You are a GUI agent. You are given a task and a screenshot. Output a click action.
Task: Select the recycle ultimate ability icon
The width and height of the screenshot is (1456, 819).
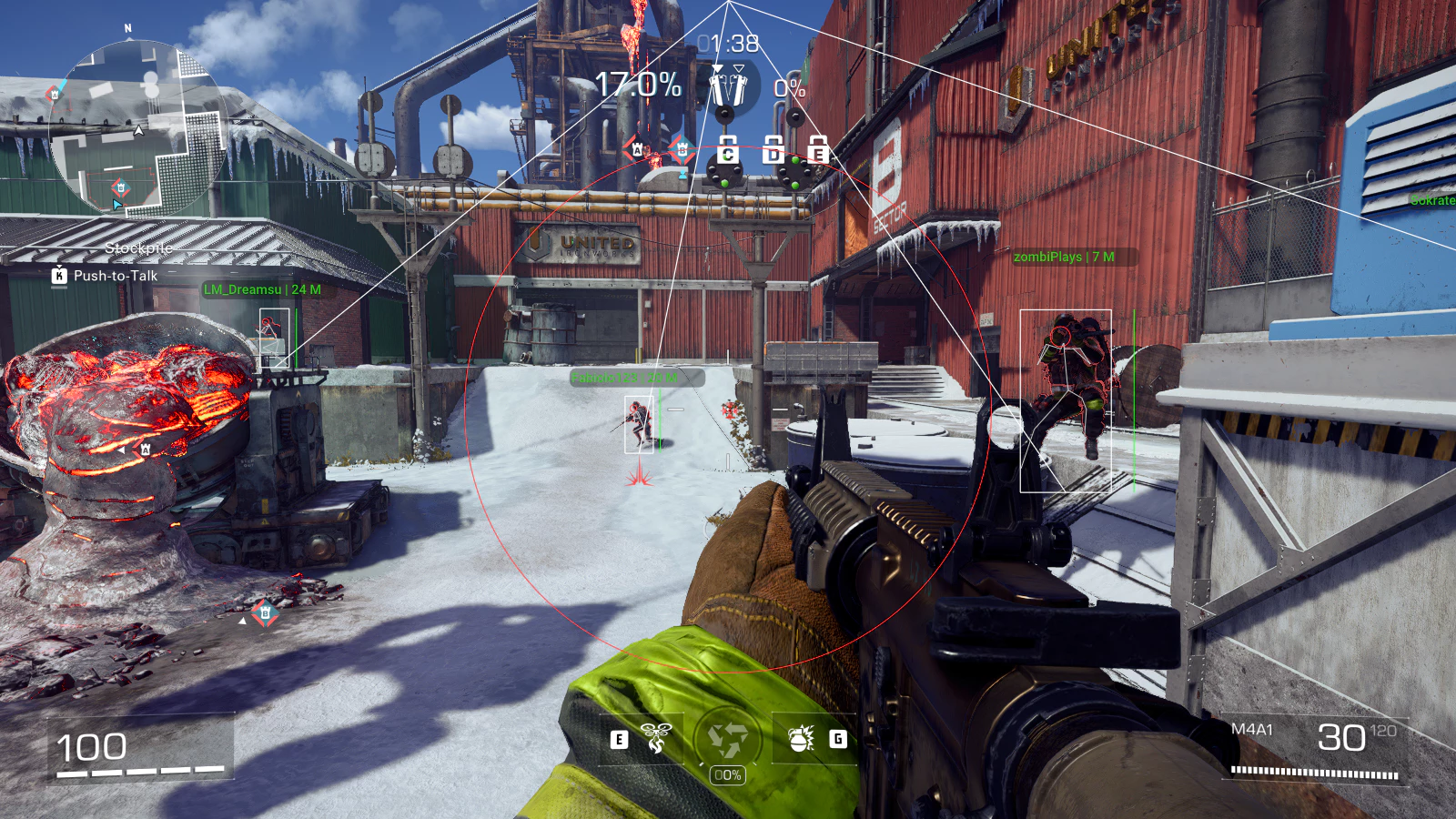727,739
